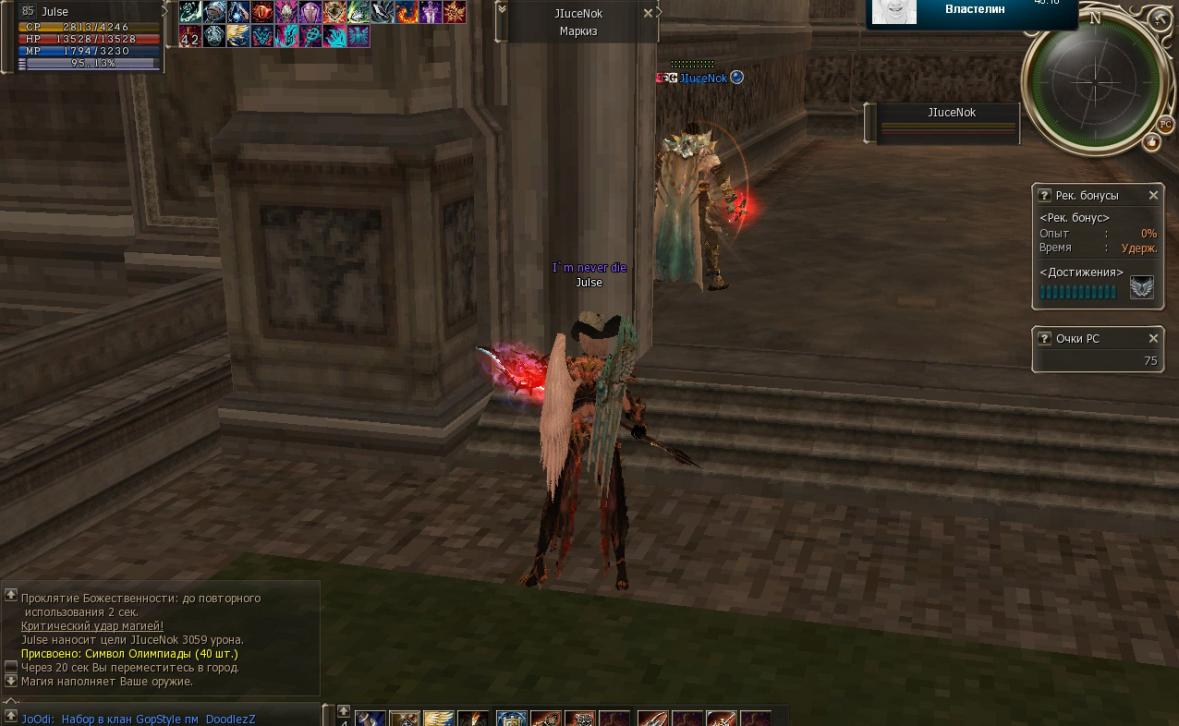Select the JIuceNok party member bar
The image size is (1179, 726).
point(948,123)
